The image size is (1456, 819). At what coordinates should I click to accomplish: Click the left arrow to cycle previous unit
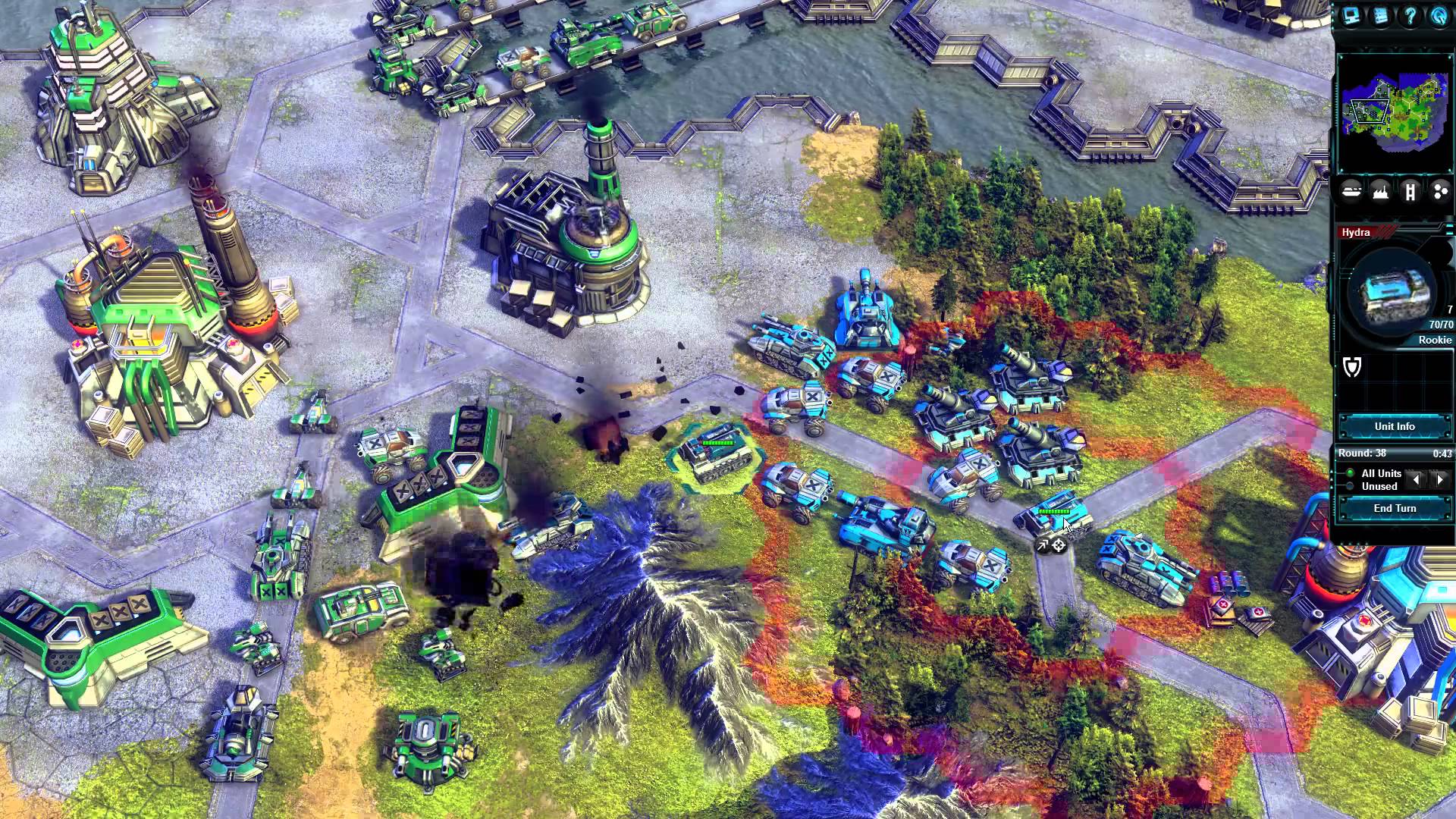[x=1415, y=479]
